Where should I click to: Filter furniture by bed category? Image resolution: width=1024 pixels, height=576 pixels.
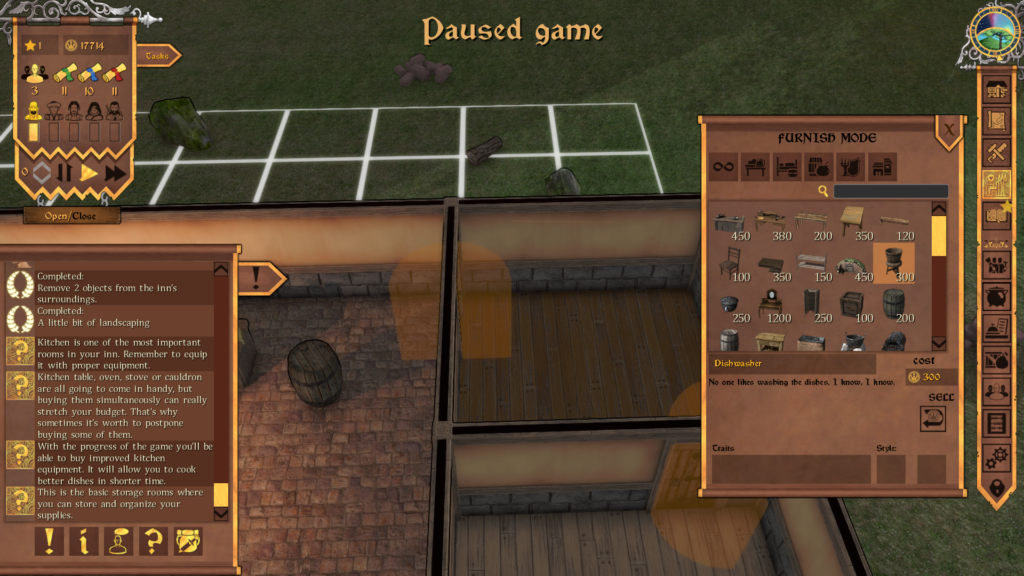788,167
